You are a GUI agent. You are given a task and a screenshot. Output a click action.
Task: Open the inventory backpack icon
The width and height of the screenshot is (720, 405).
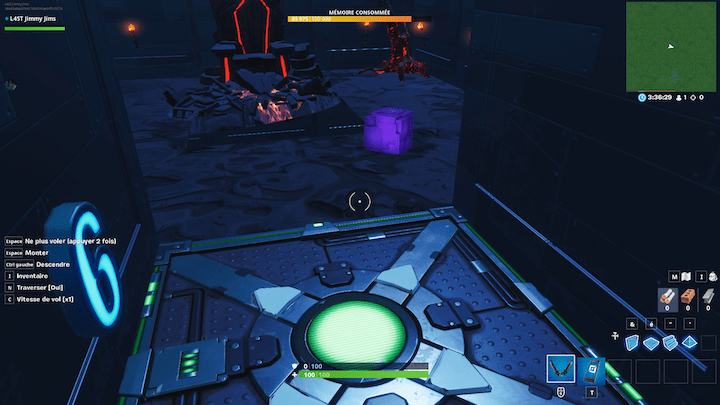click(712, 276)
